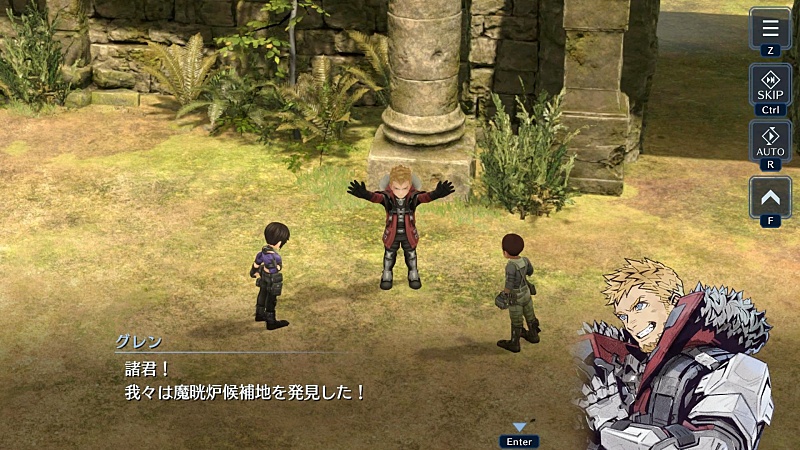Collapse the side buttons with the up-arrow

770,197
